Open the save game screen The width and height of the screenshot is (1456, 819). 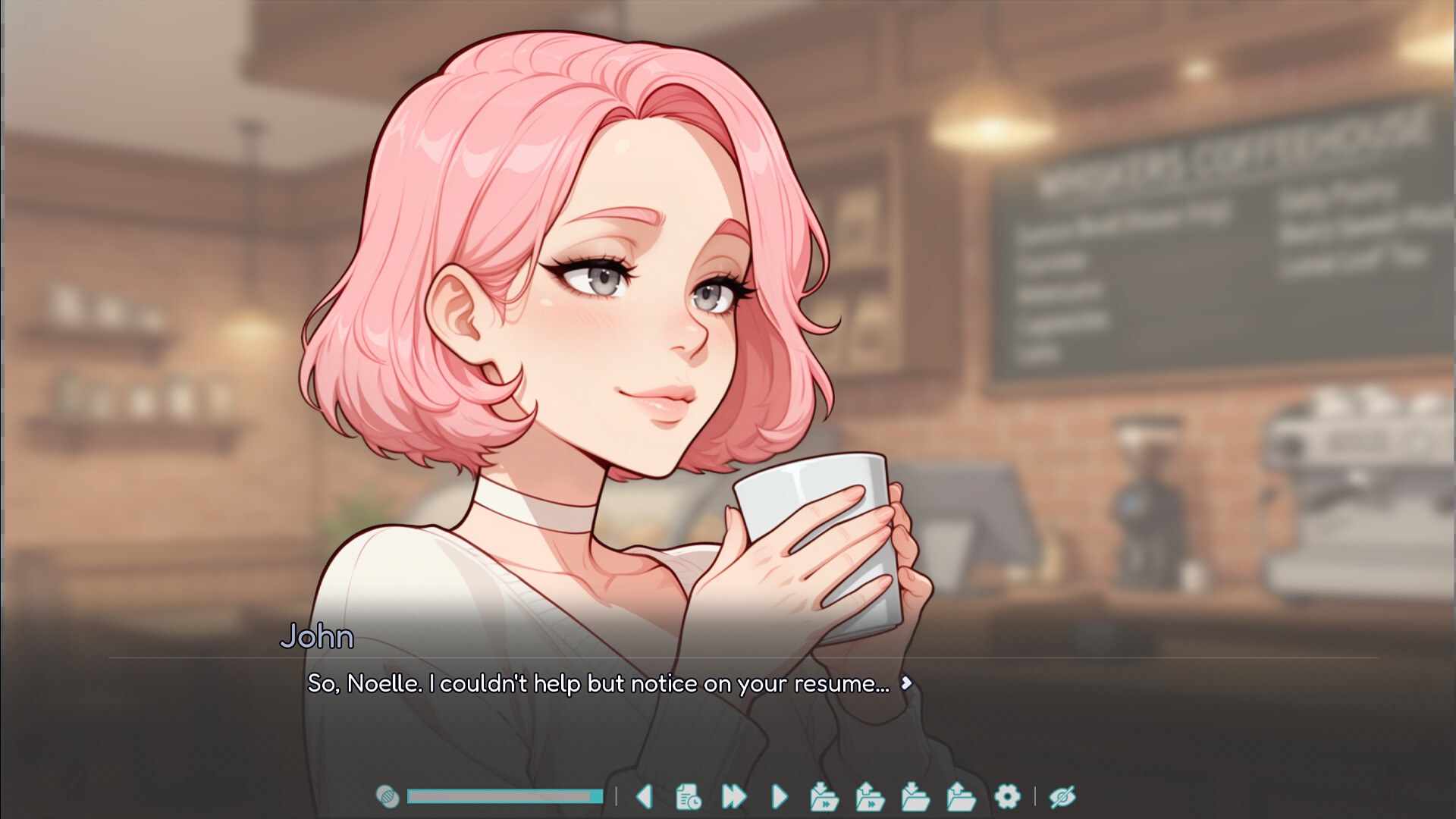[x=915, y=796]
